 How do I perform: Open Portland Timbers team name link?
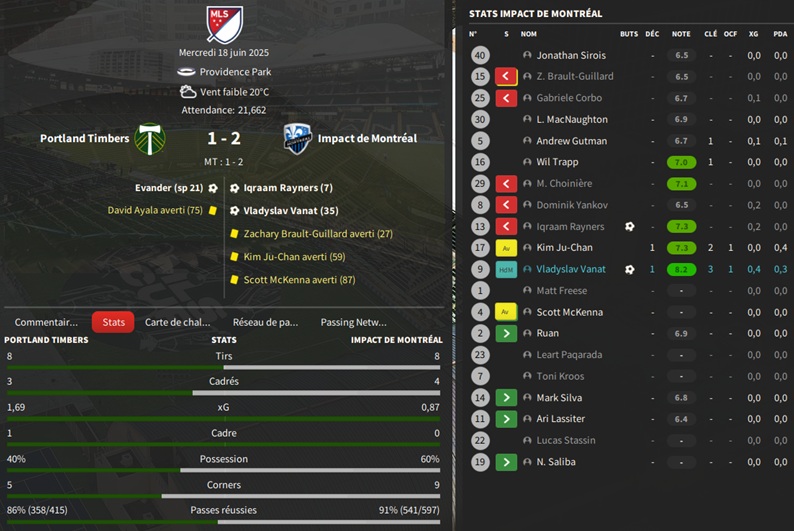[x=85, y=138]
